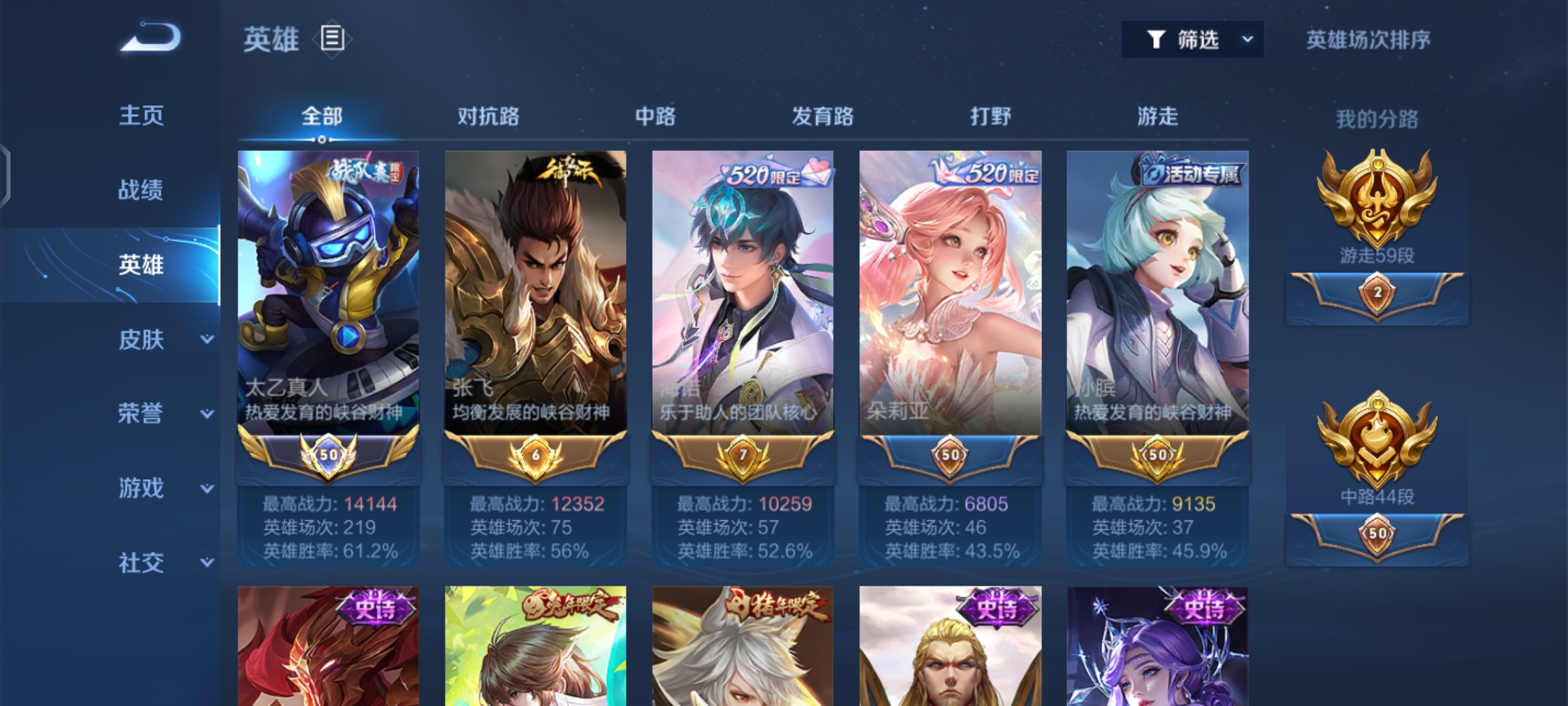Switch to the 全部 heroes tab
Viewport: 1568px width, 706px height.
click(321, 117)
